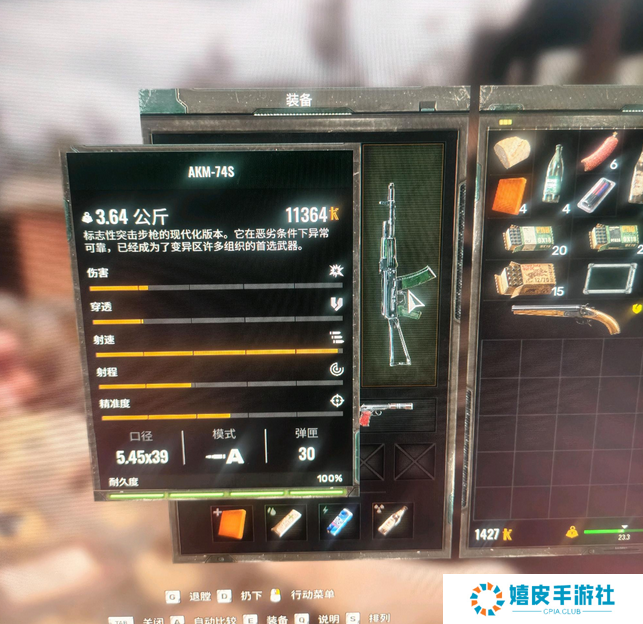The width and height of the screenshot is (643, 624).
Task: Select the blister-packed item with red and blue tubes
Action: pyautogui.click(x=596, y=193)
